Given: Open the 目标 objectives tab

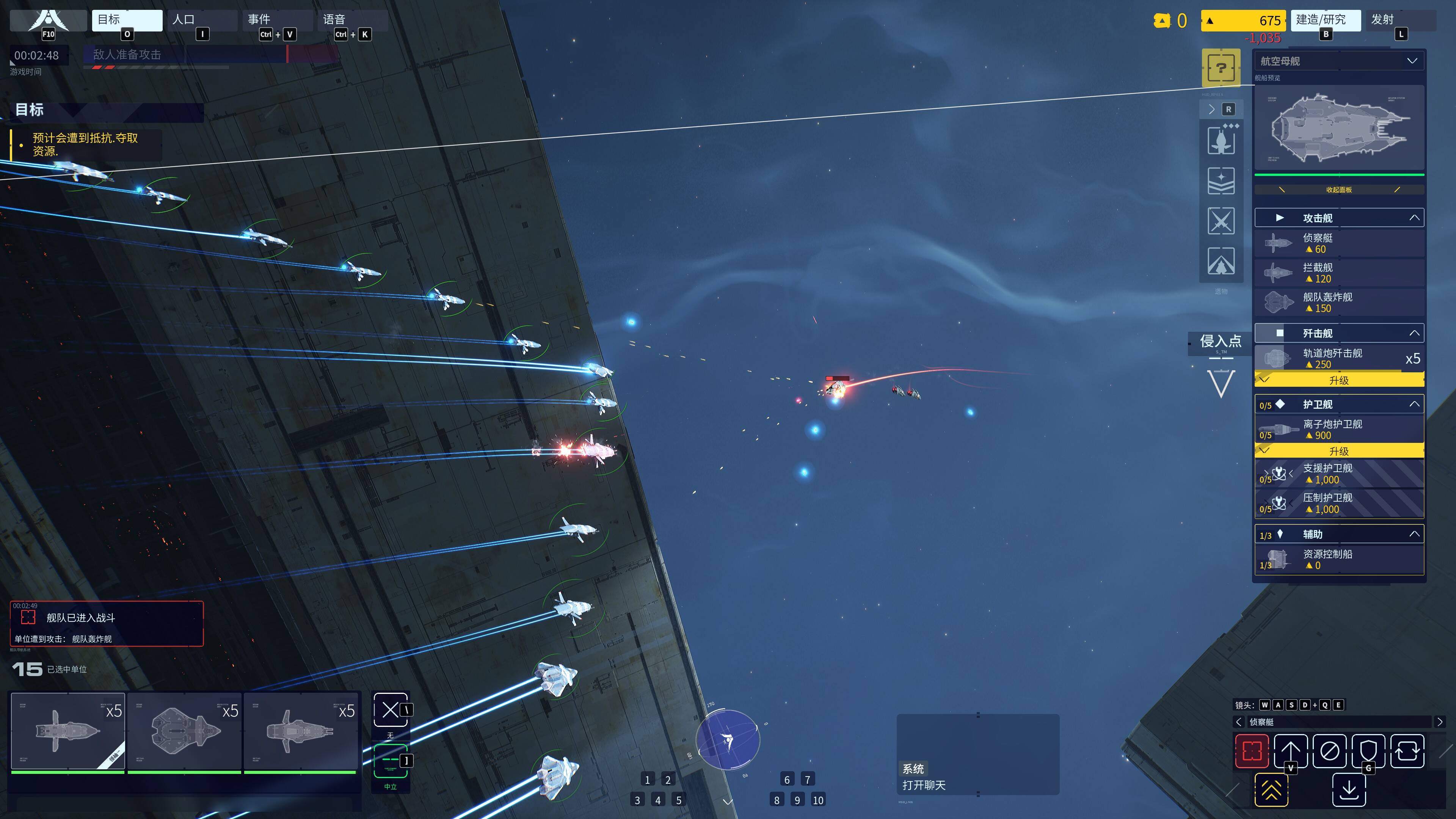Looking at the screenshot, I should [127, 20].
